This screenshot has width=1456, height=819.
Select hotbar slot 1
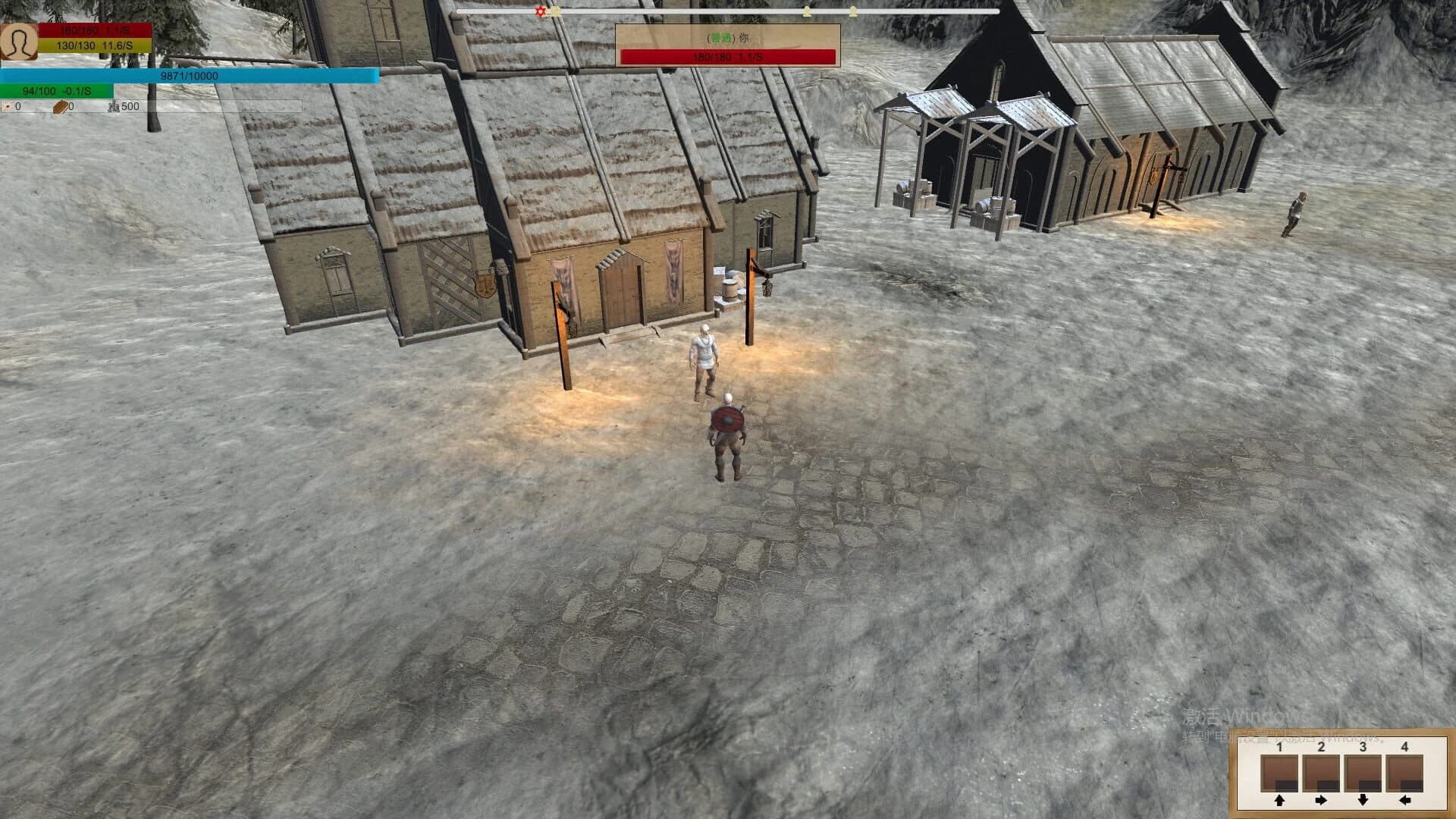(1279, 773)
